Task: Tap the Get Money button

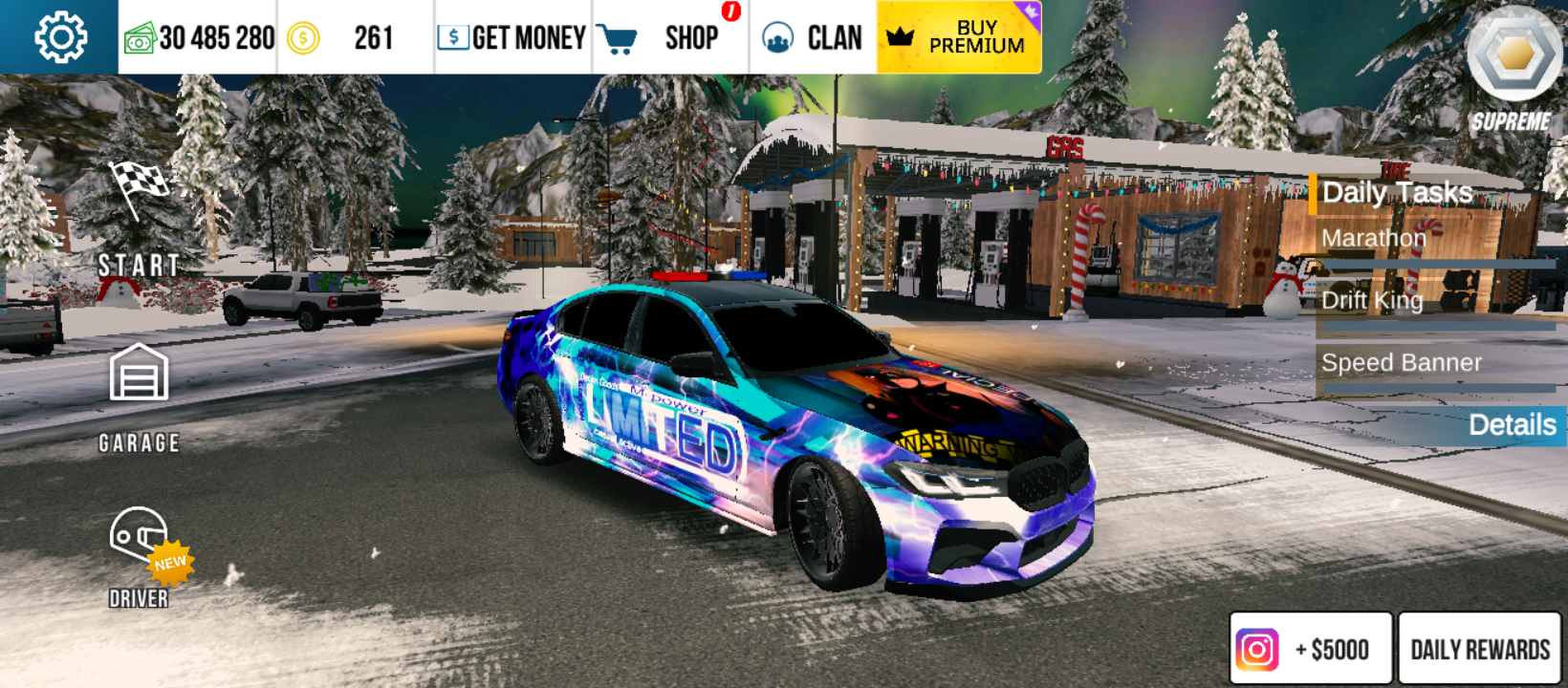Action: click(512, 37)
